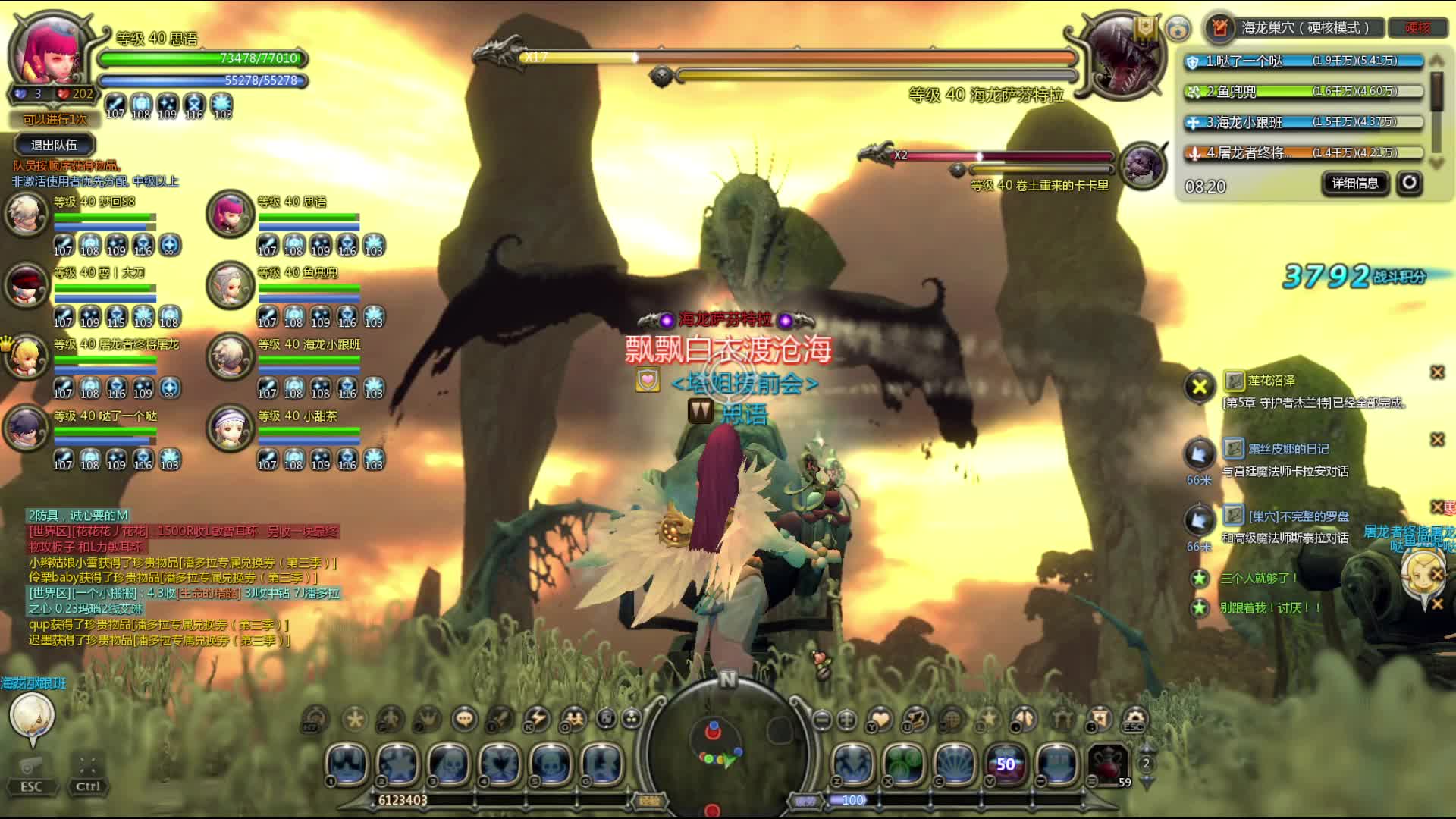The height and width of the screenshot is (819, 1456).
Task: Use the red potion slot showing 59
Action: tap(1108, 764)
